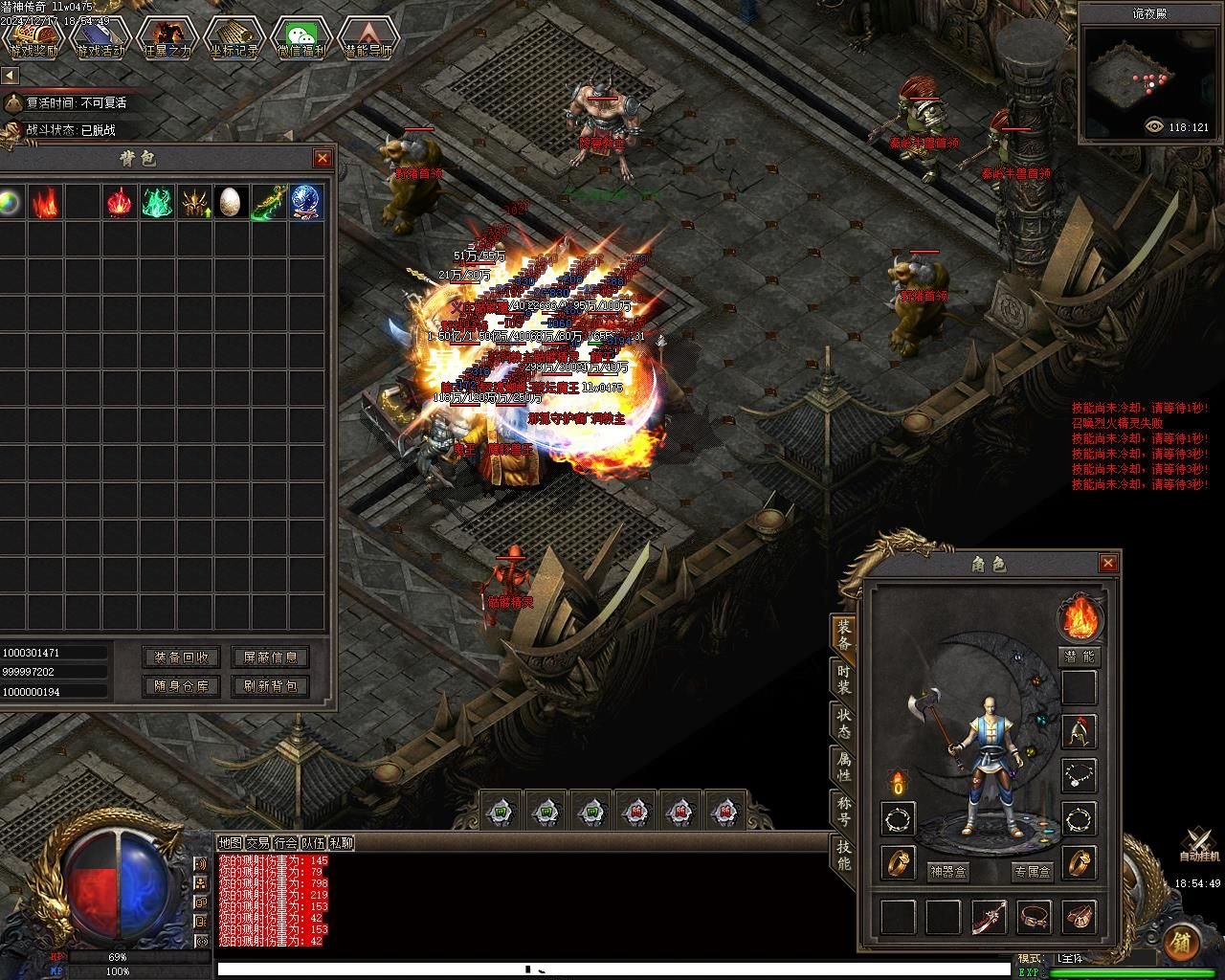Select the blue crystal orb item

(306, 203)
